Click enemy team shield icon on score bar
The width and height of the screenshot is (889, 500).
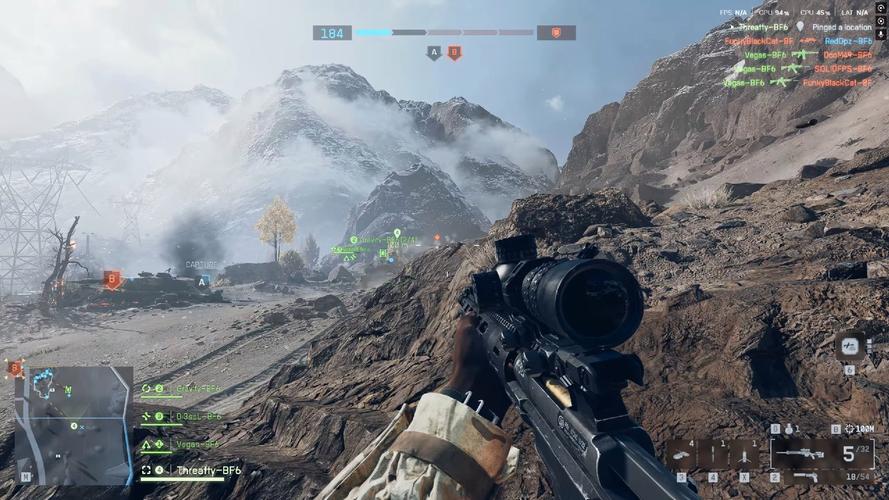pos(556,32)
